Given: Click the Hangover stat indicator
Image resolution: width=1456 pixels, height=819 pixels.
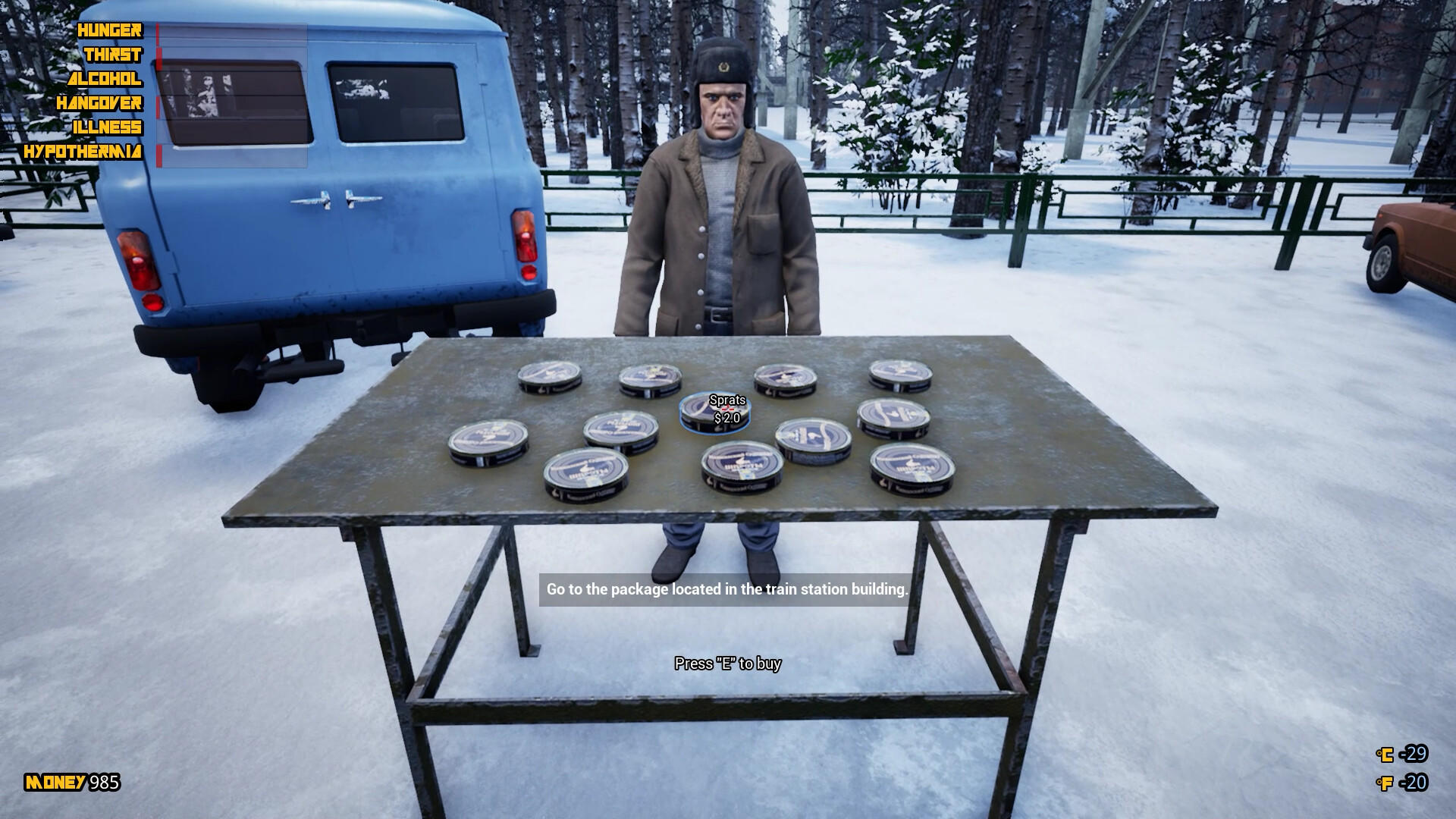Looking at the screenshot, I should (99, 102).
